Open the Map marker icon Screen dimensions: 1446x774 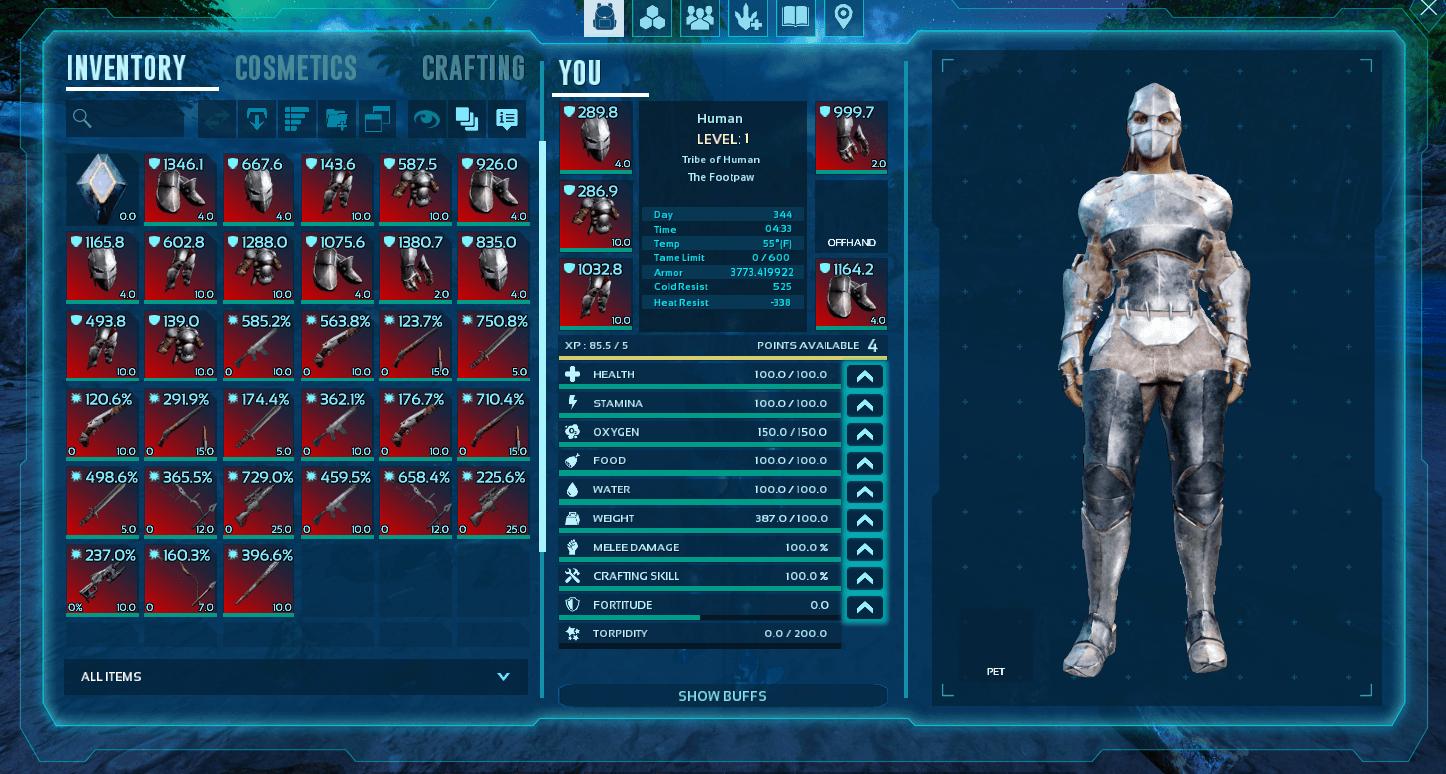coord(843,17)
